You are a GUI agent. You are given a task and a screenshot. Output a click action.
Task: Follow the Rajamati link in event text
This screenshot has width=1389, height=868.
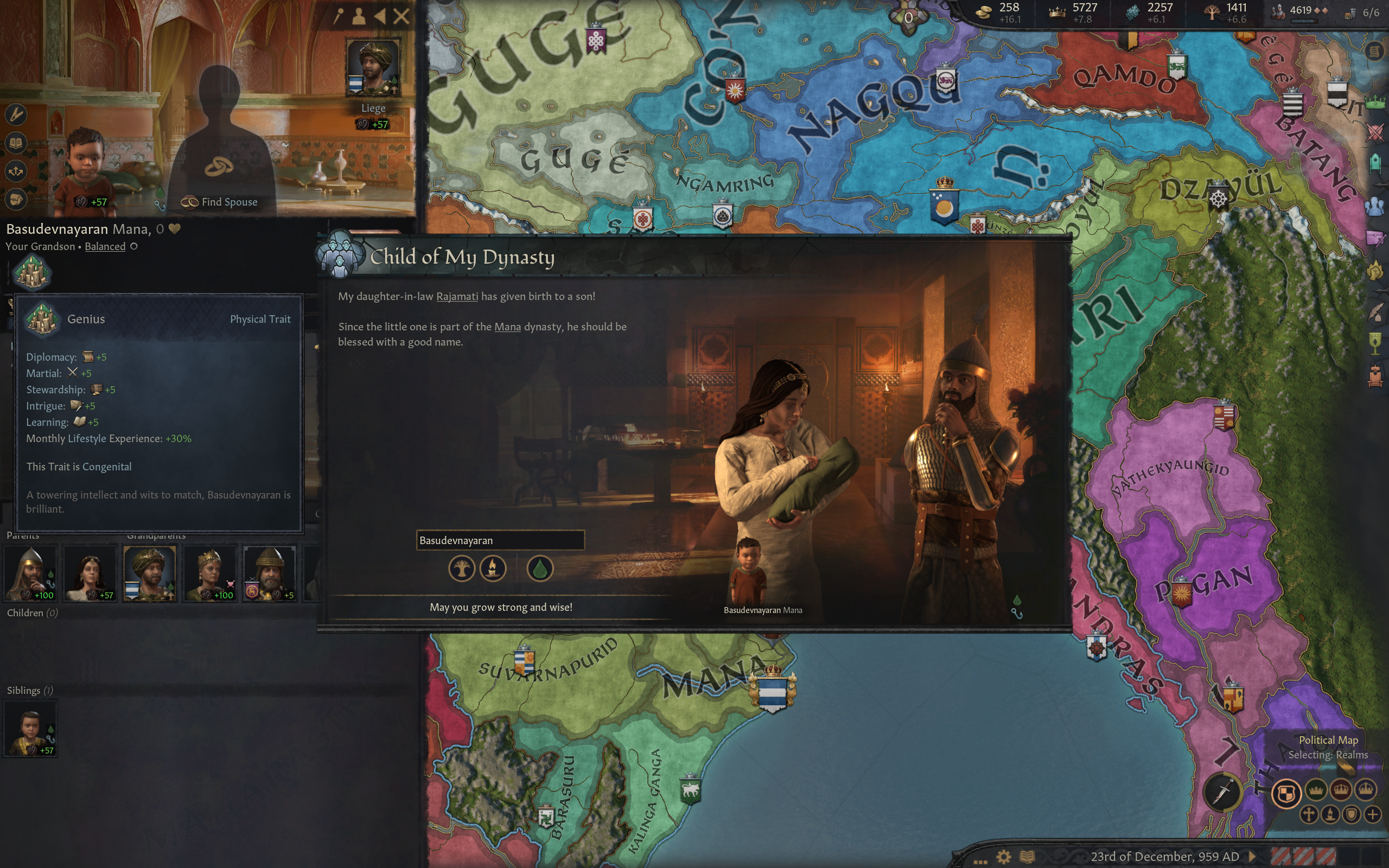point(457,296)
